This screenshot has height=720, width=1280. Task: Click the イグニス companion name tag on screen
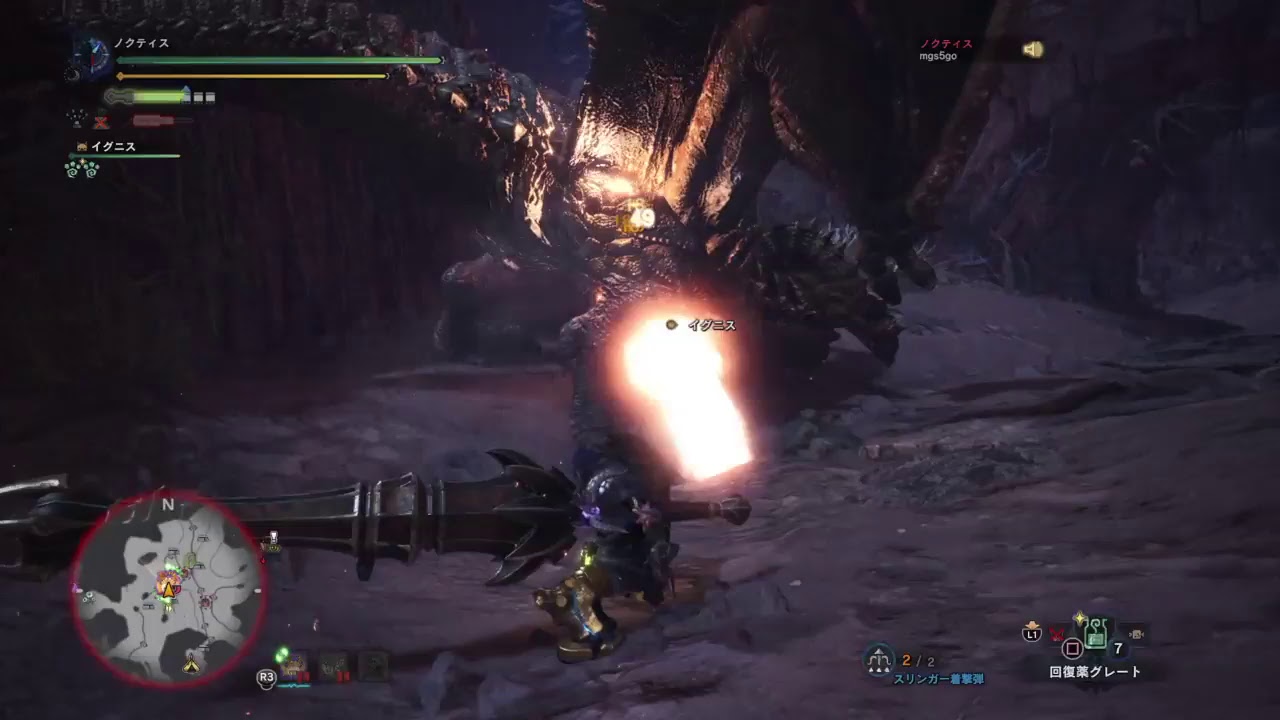pyautogui.click(x=710, y=324)
